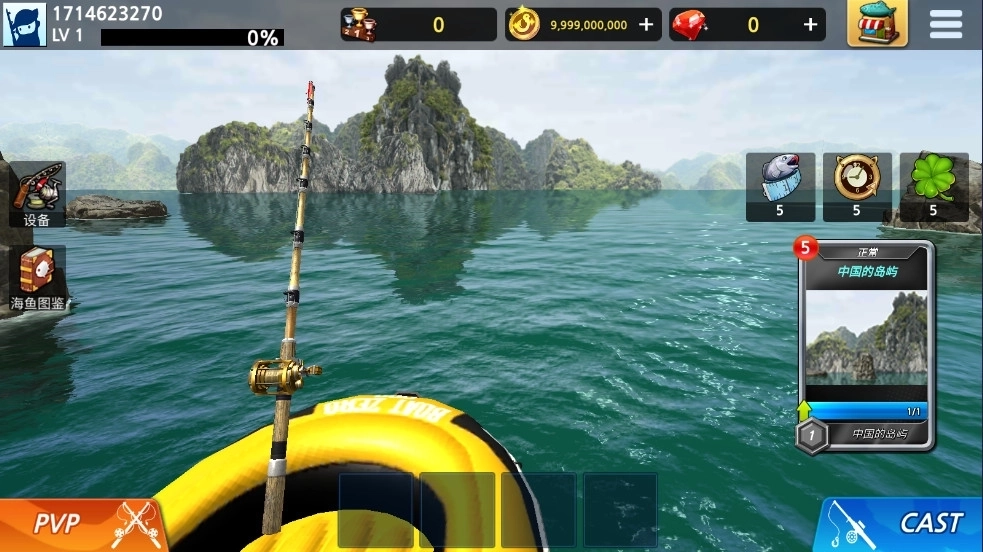
Task: Open the player profile avatar
Action: (x=25, y=25)
